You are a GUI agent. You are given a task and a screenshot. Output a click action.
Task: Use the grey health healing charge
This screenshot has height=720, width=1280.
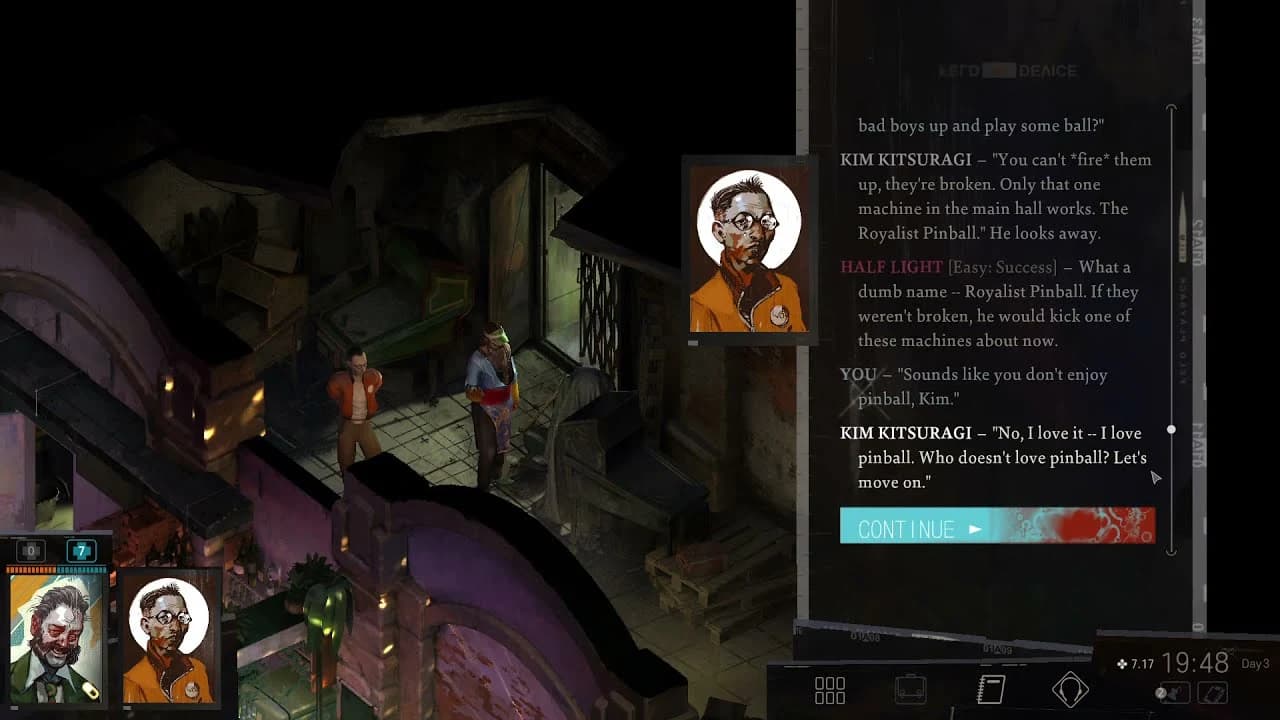31,551
